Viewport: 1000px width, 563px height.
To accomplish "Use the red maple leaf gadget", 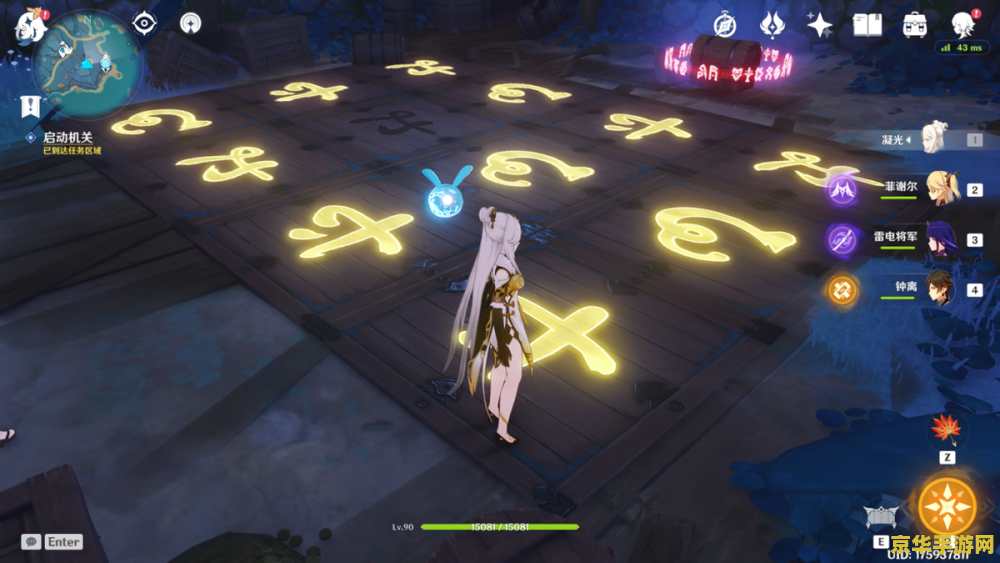I will (x=945, y=430).
